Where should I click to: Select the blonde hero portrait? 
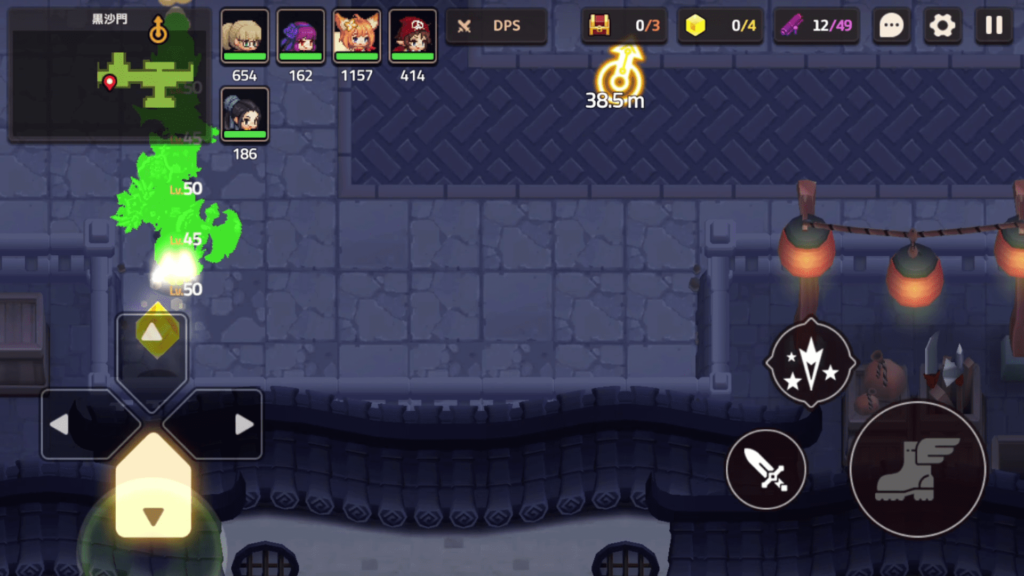(x=244, y=35)
